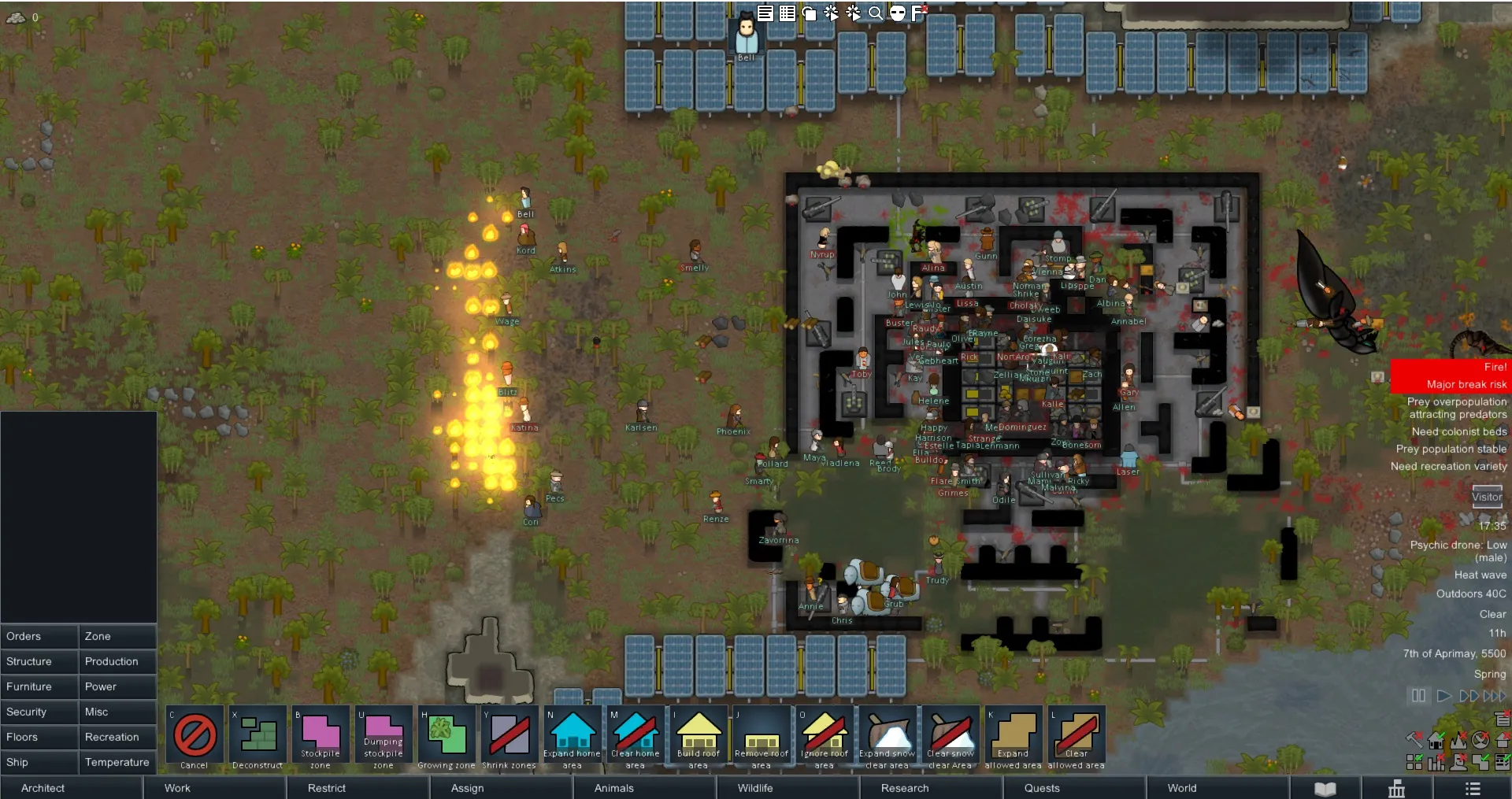Select the Deconstruct tool
This screenshot has height=799, width=1512.
(x=258, y=738)
